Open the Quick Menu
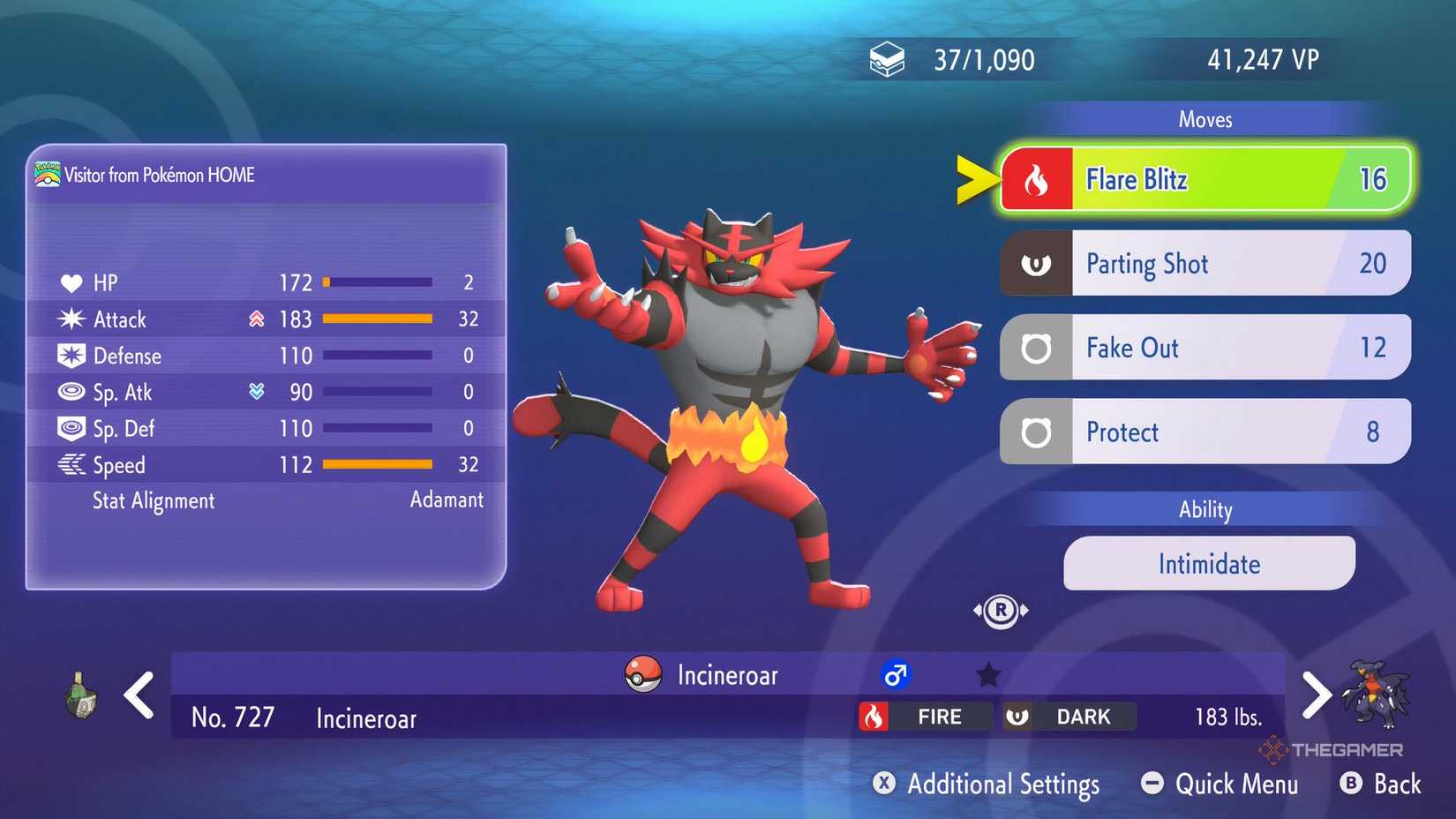 (x=1220, y=784)
